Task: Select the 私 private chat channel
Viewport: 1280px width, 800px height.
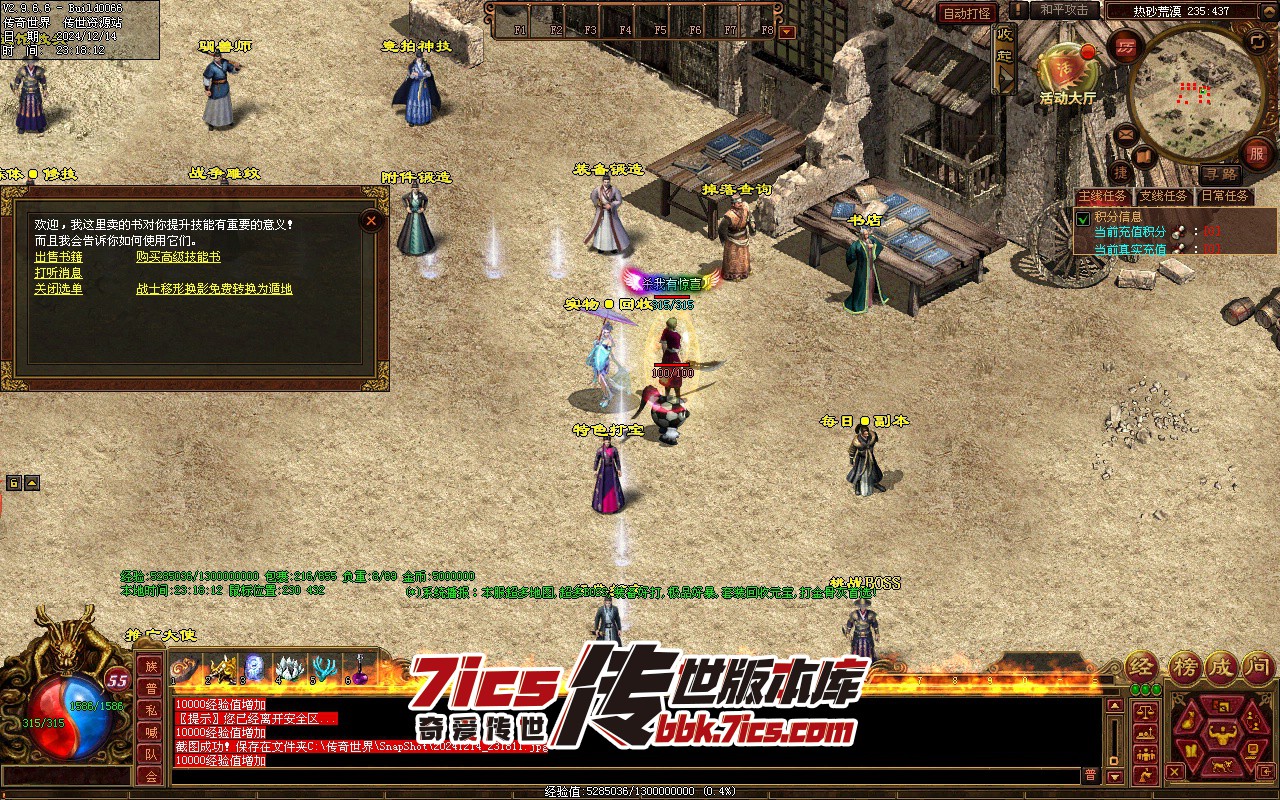Action: tap(151, 710)
